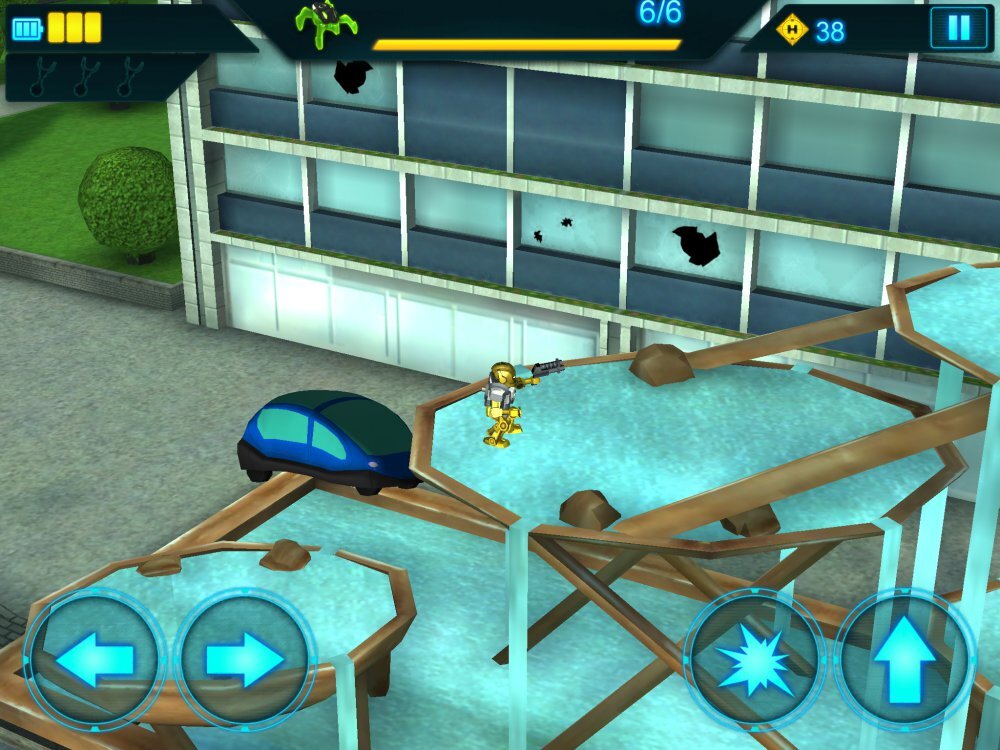Jump using the up arrow button
The height and width of the screenshot is (750, 1000).
905,659
